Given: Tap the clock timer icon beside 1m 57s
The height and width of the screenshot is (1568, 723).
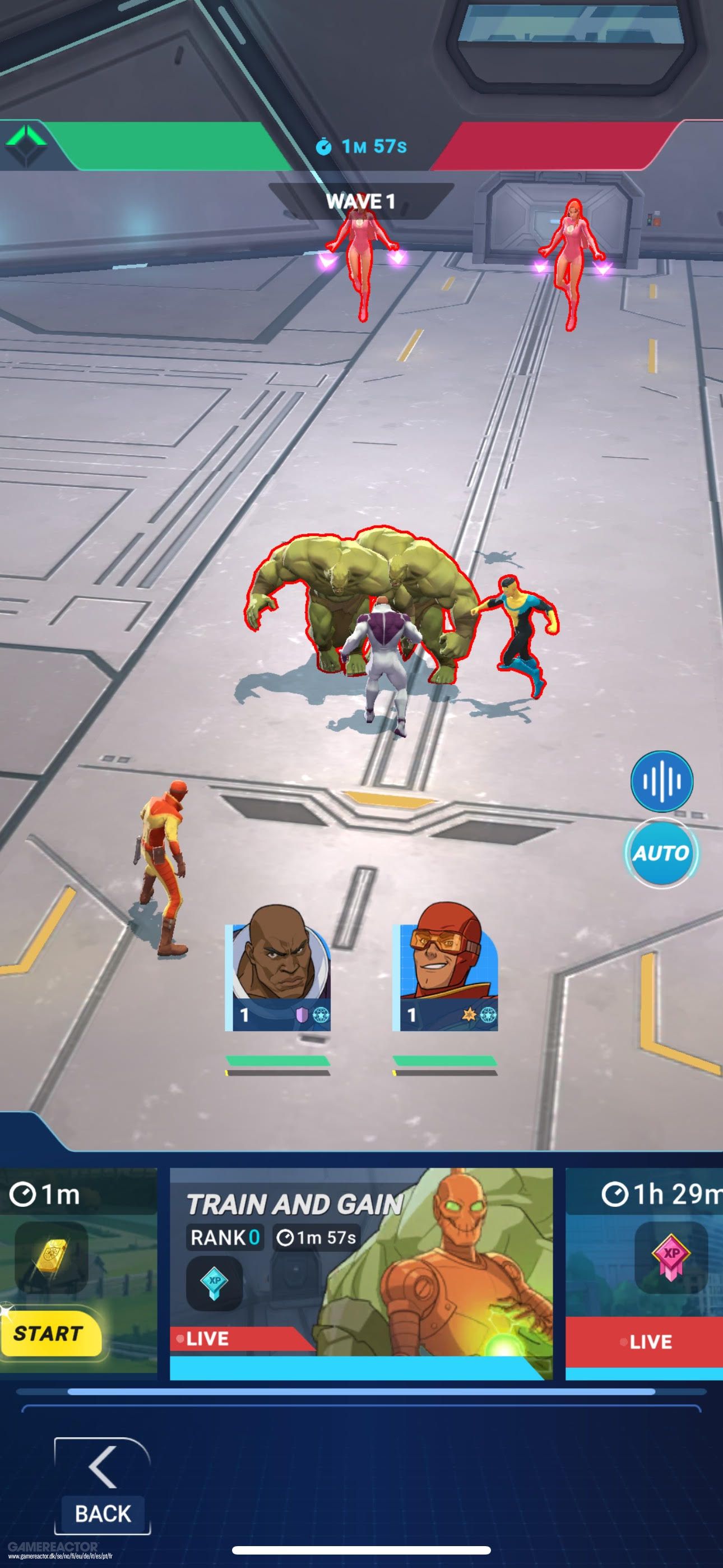Looking at the screenshot, I should click(327, 146).
